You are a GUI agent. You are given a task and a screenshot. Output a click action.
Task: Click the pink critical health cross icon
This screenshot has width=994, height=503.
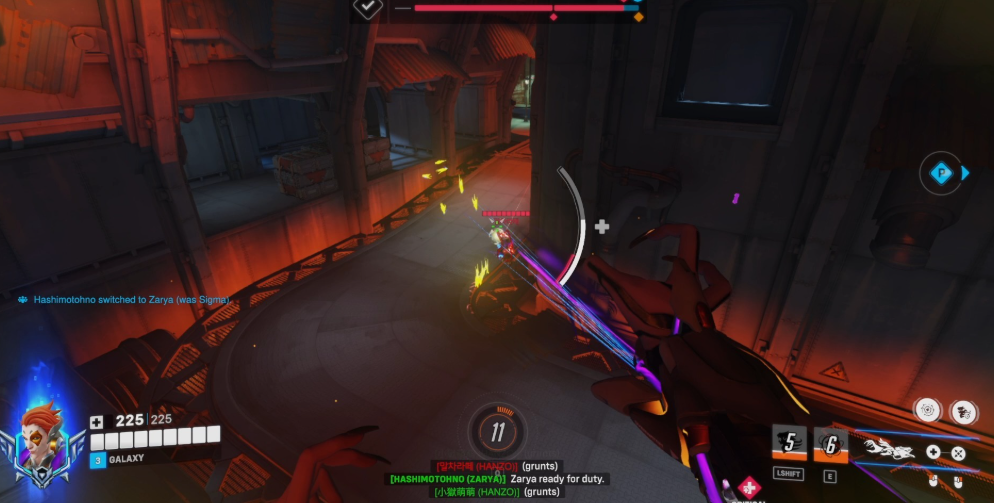748,487
